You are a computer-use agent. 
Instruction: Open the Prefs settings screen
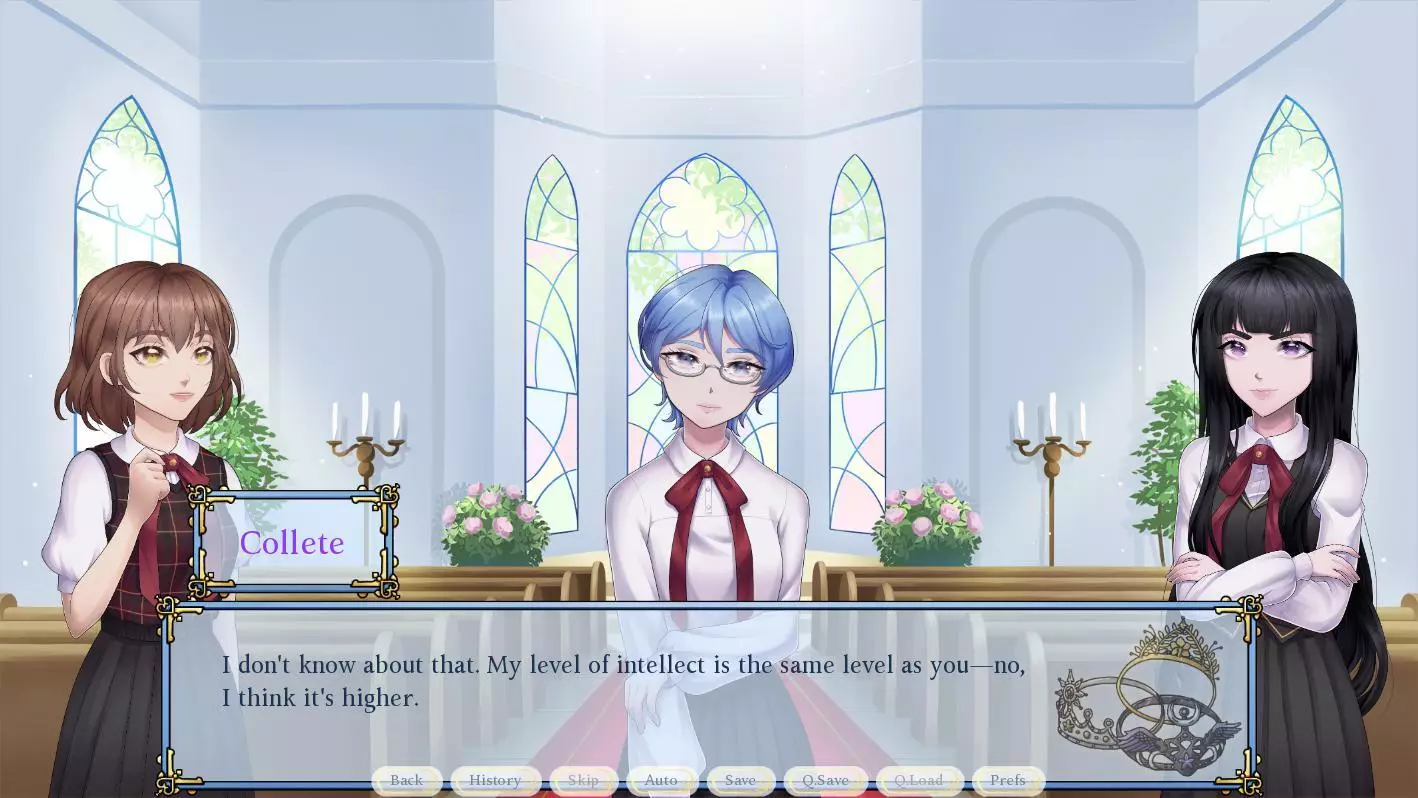tap(1007, 780)
